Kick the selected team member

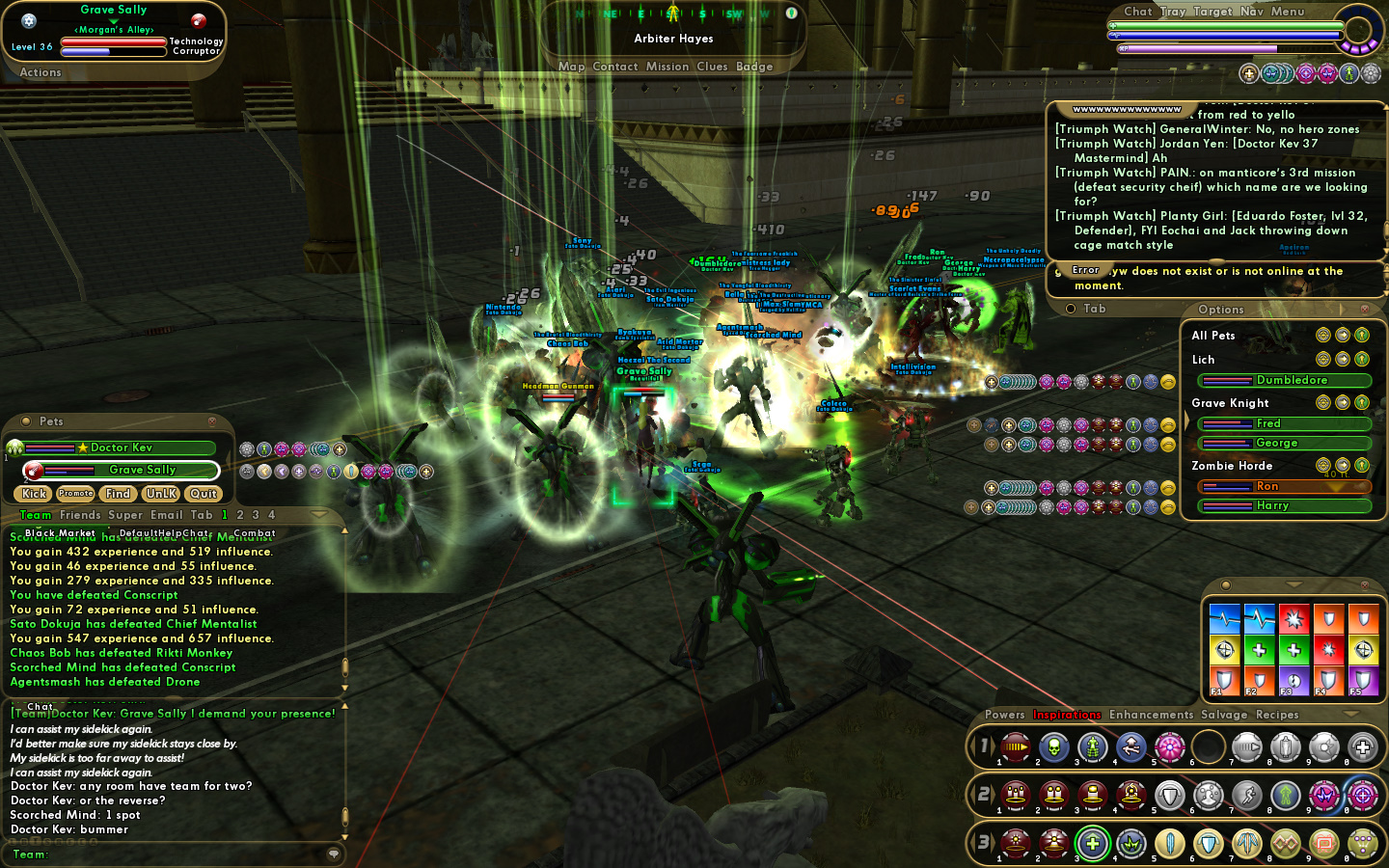point(34,494)
